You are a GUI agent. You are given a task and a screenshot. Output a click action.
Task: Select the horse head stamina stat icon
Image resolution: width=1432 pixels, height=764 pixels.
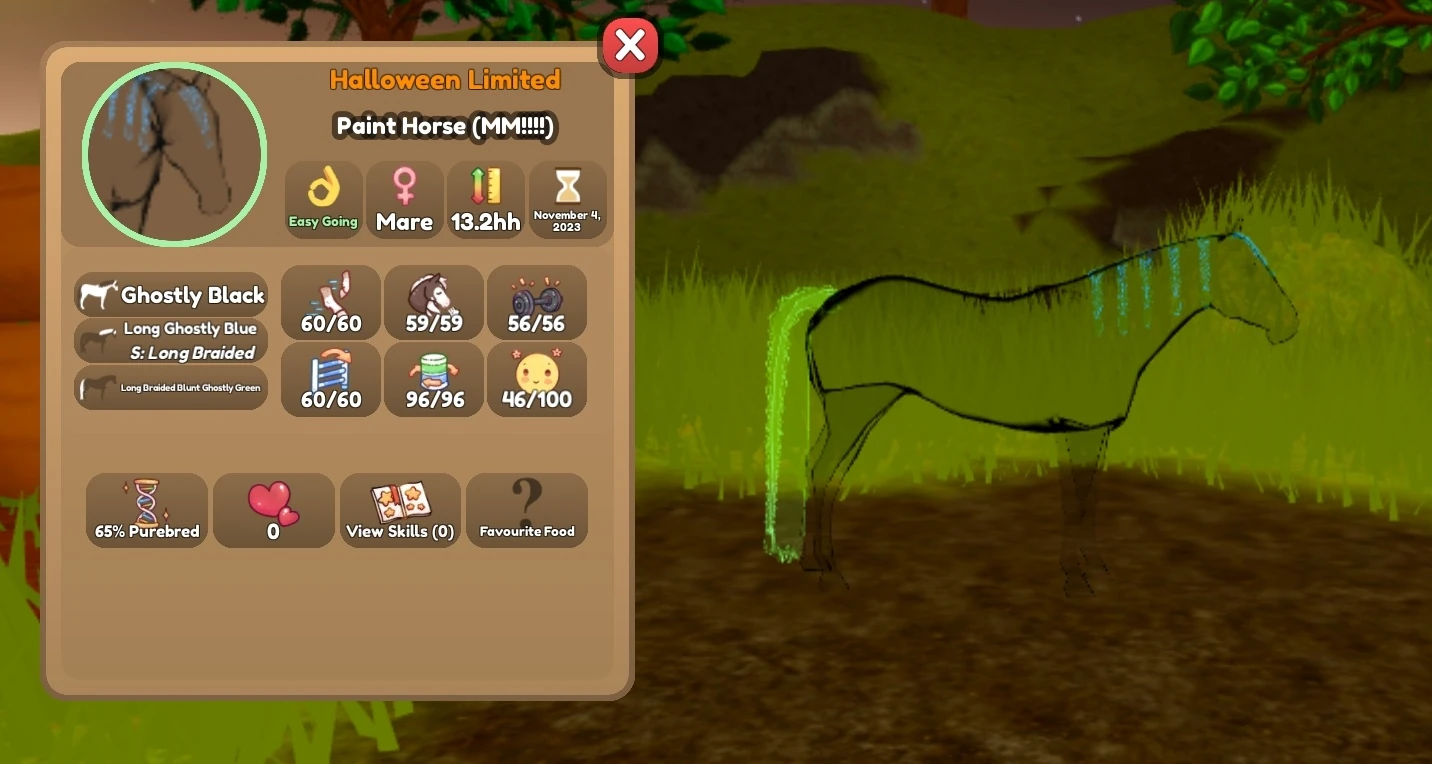click(433, 302)
